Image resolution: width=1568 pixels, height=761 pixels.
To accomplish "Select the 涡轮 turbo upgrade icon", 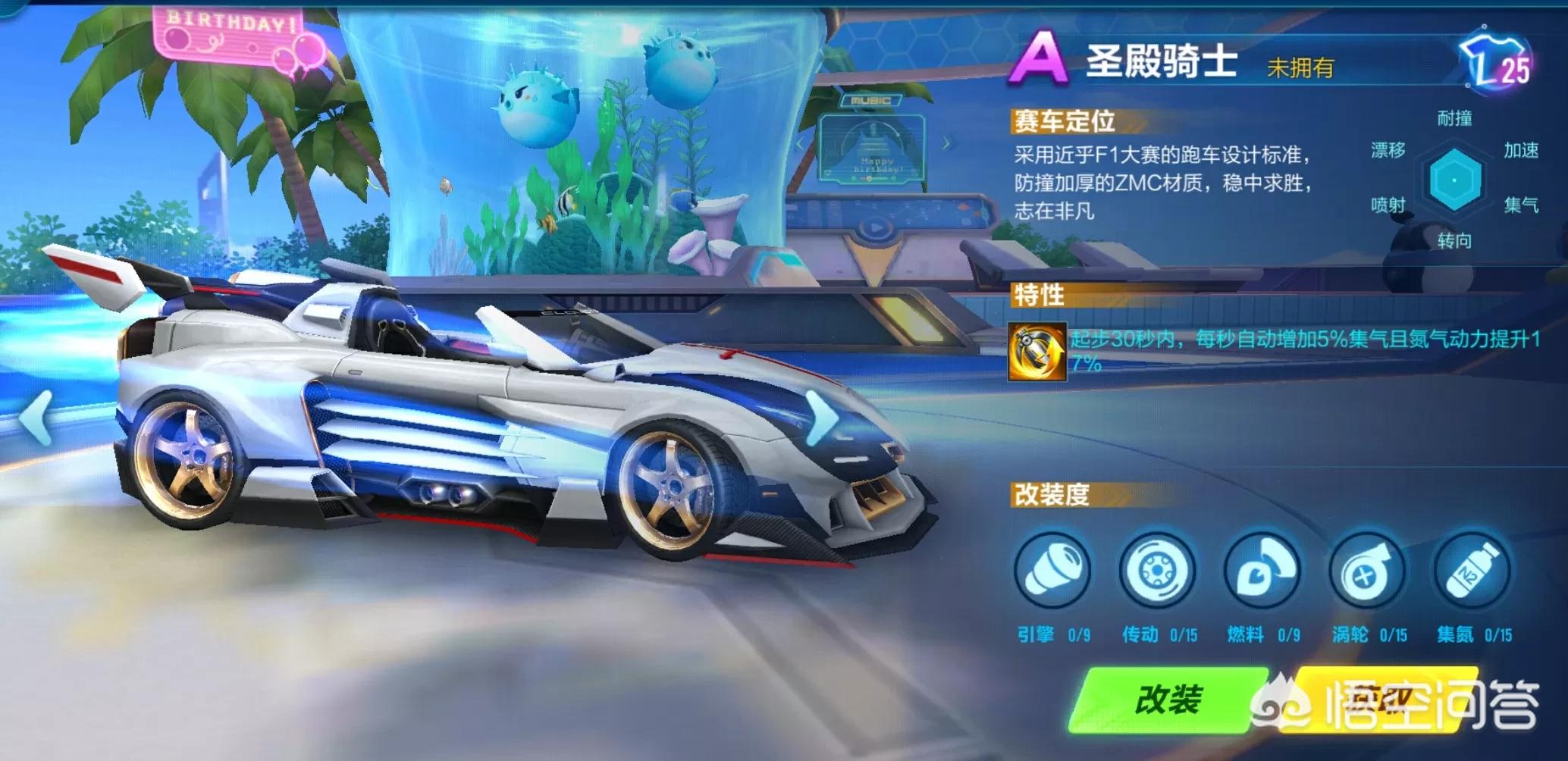I will [1367, 571].
